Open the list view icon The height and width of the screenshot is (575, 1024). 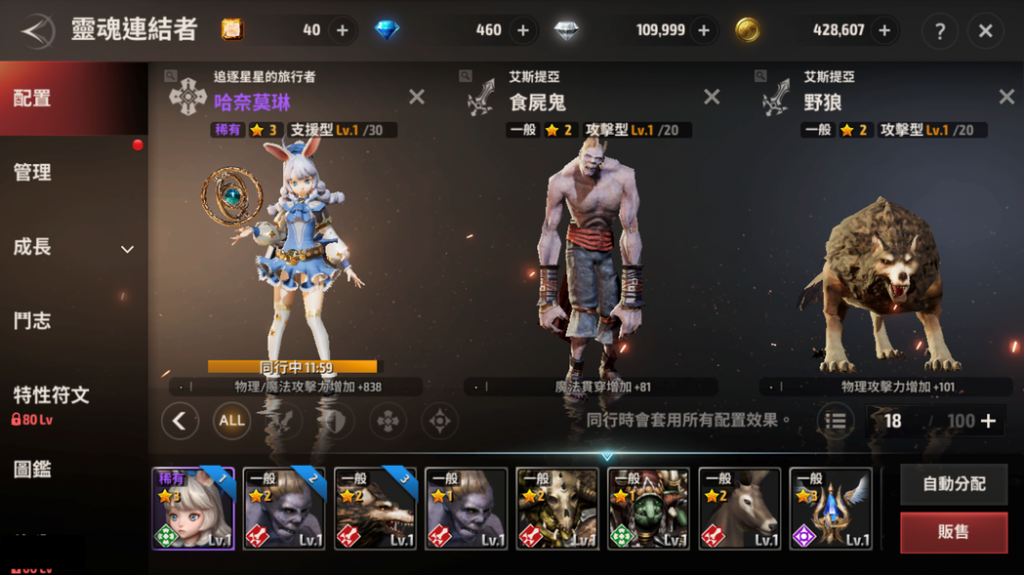click(x=836, y=421)
